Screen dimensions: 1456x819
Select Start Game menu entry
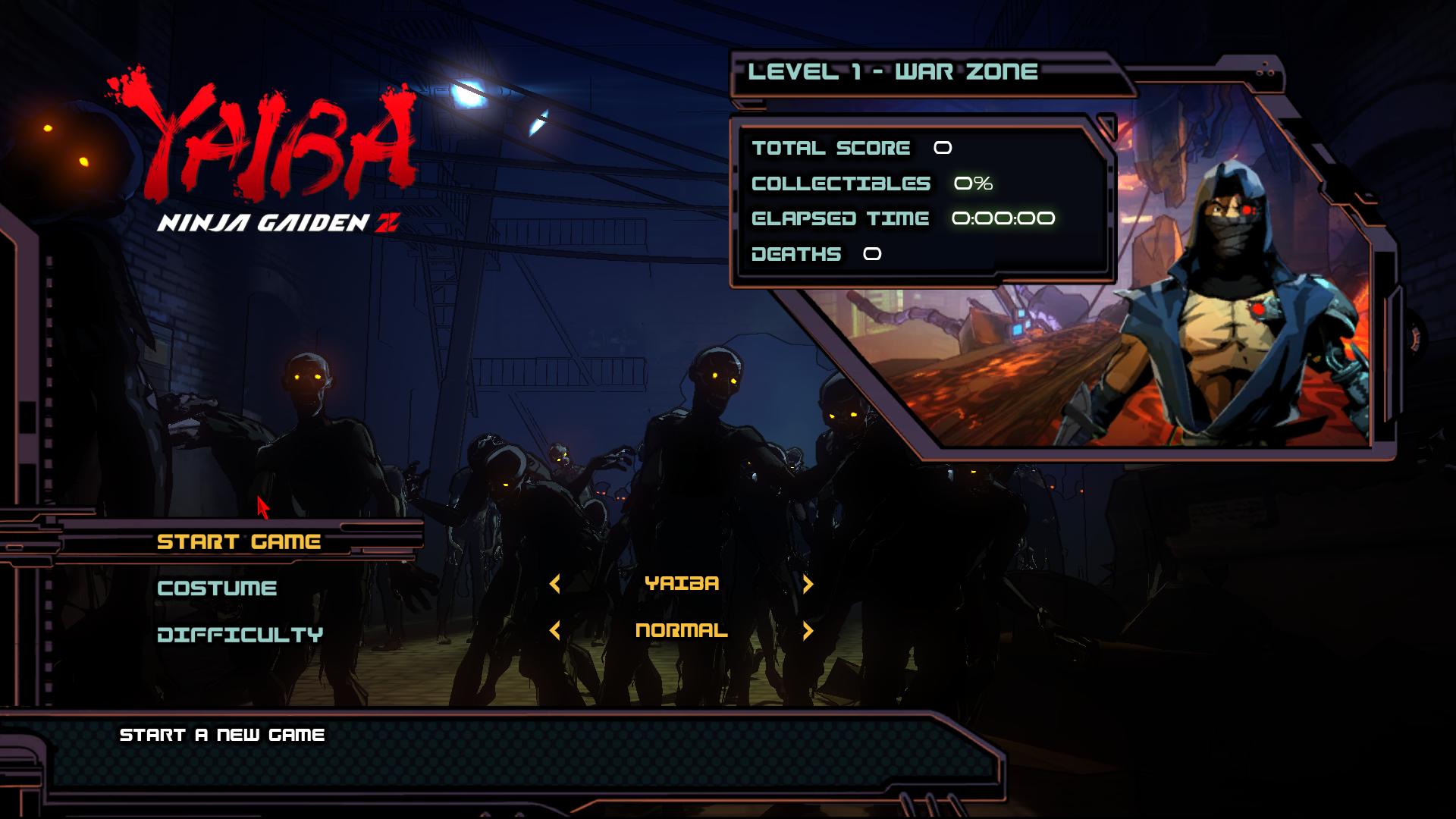click(239, 541)
